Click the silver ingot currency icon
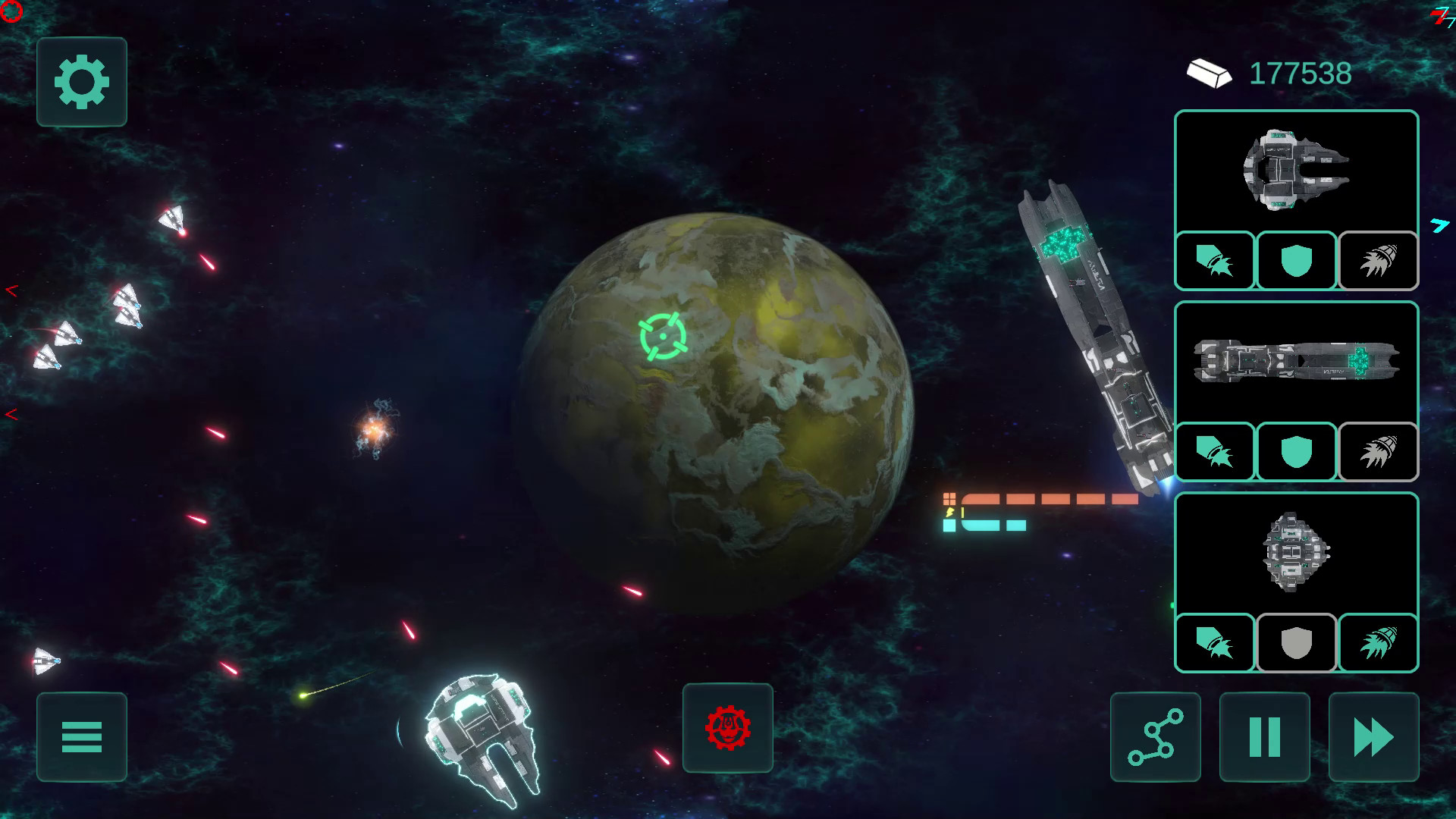 (x=1210, y=73)
